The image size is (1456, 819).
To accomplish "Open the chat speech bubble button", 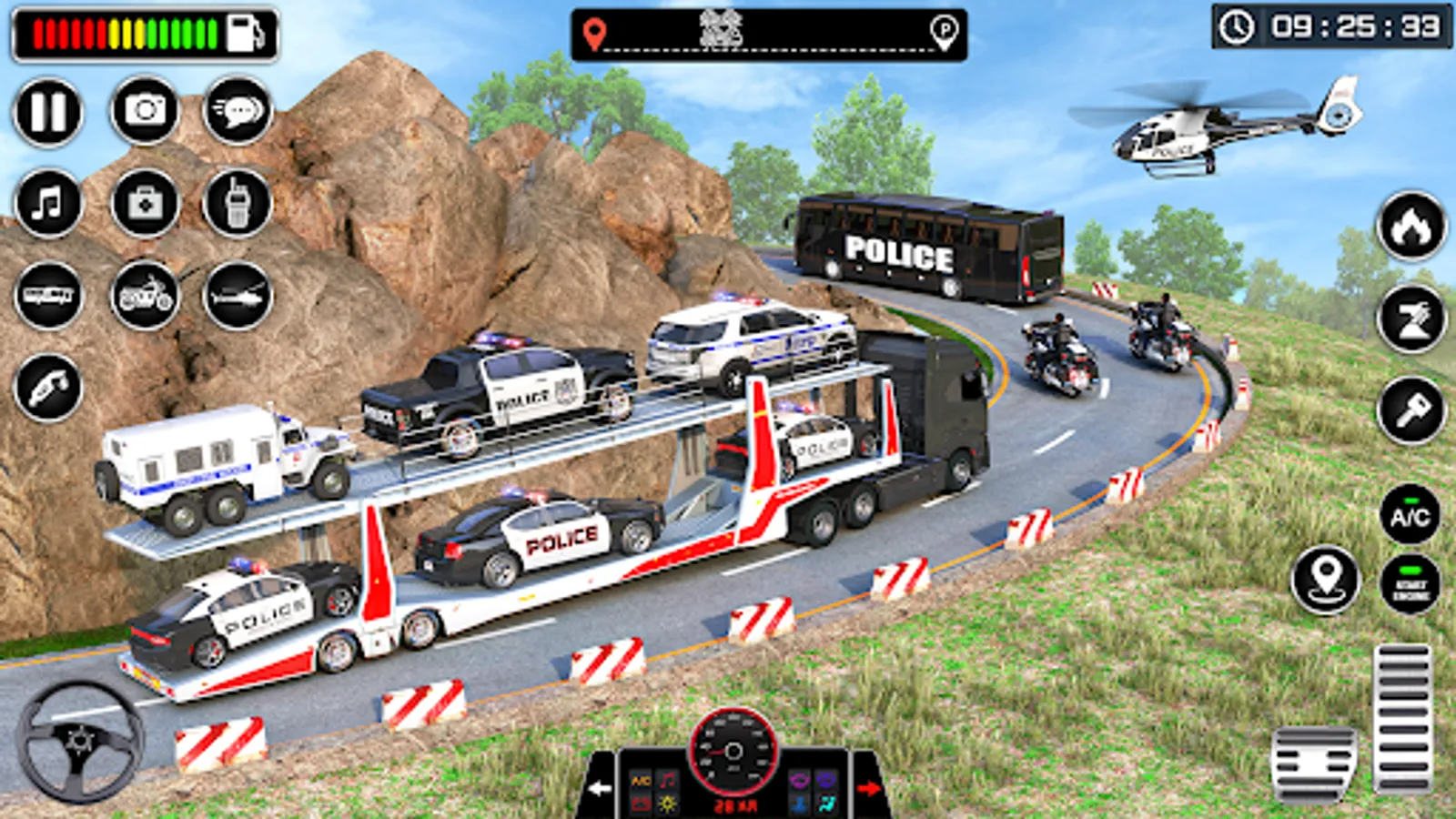I will 238,111.
